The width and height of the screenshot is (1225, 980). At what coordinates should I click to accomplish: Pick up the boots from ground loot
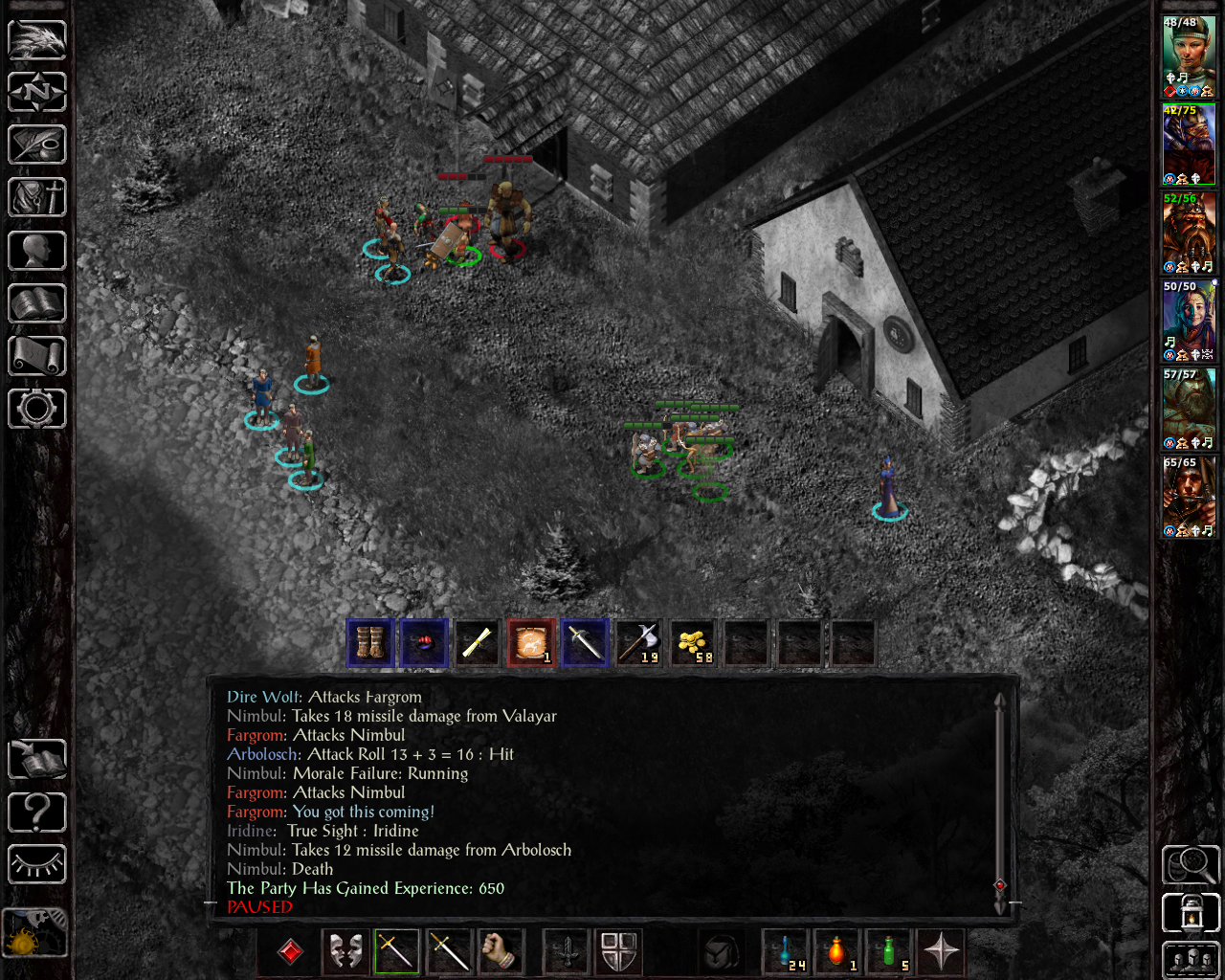(x=370, y=642)
